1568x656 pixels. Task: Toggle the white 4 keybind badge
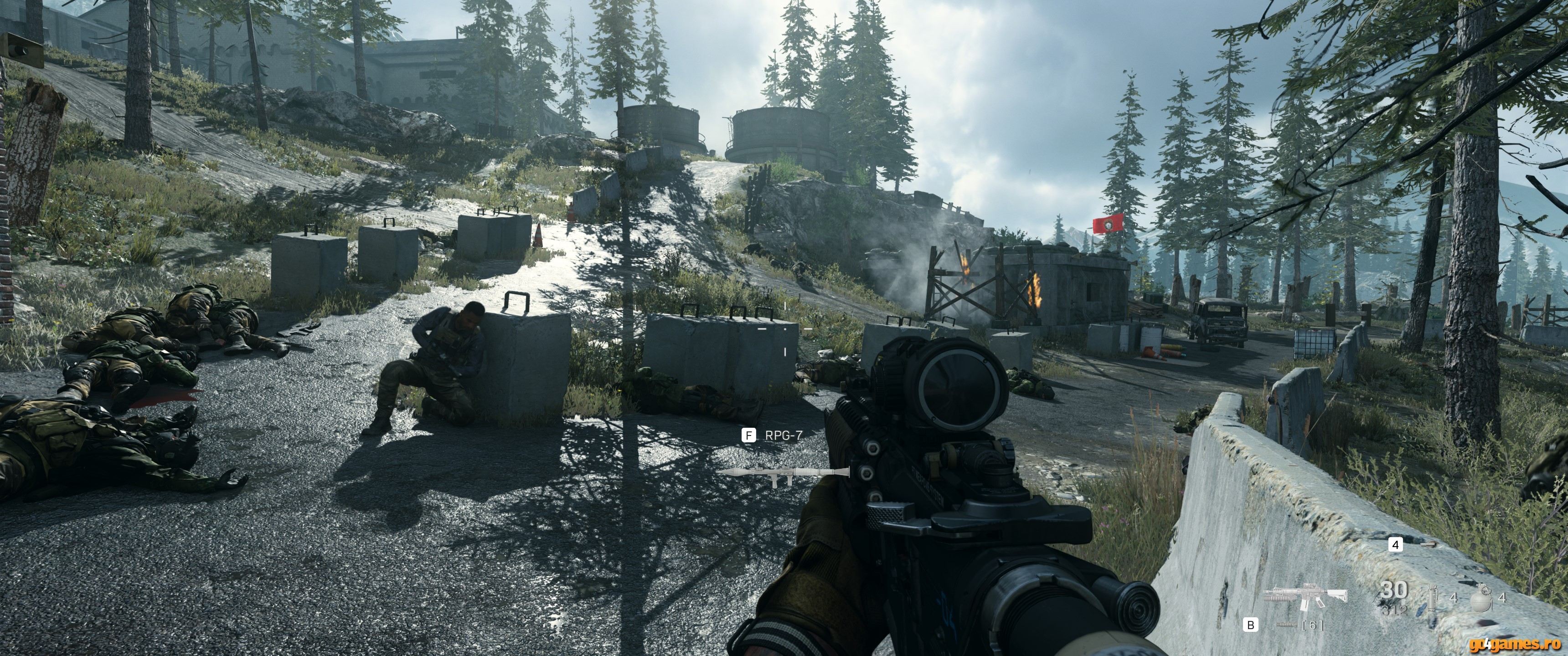click(x=1396, y=545)
